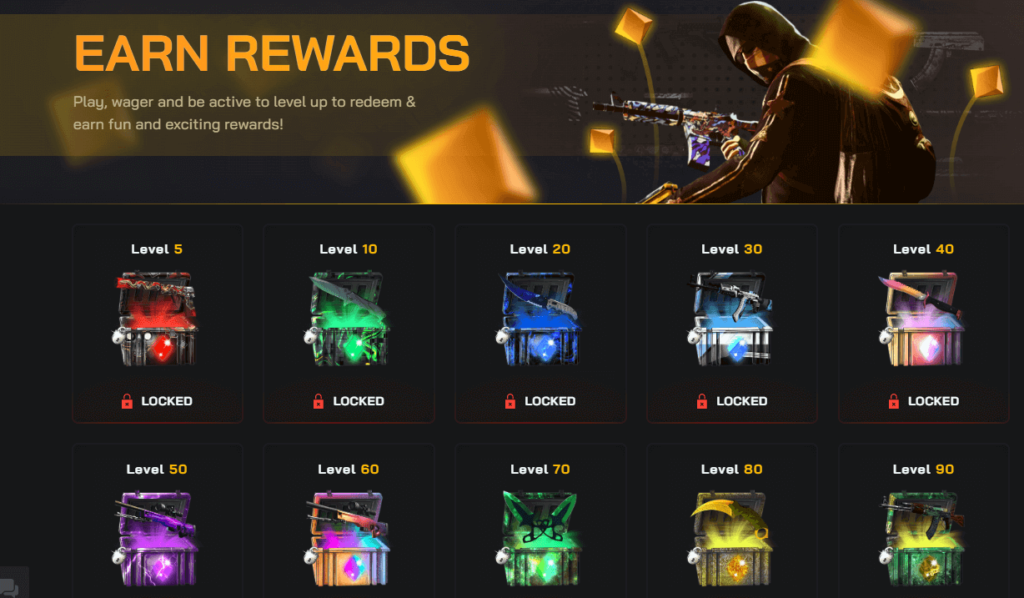Select the Level 10 green reward case
The height and width of the screenshot is (598, 1024).
coord(348,320)
